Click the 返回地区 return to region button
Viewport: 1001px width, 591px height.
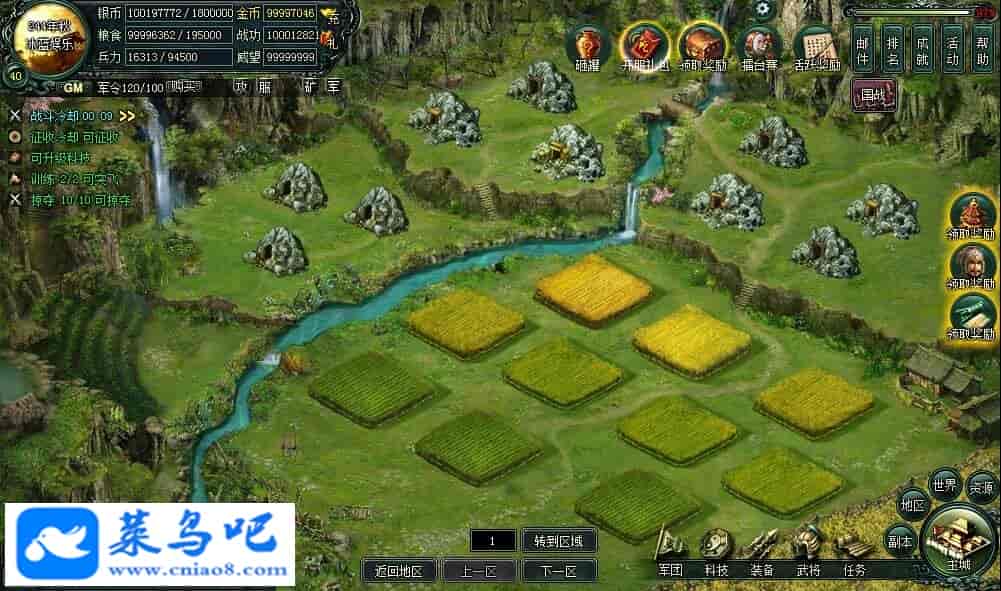point(399,571)
